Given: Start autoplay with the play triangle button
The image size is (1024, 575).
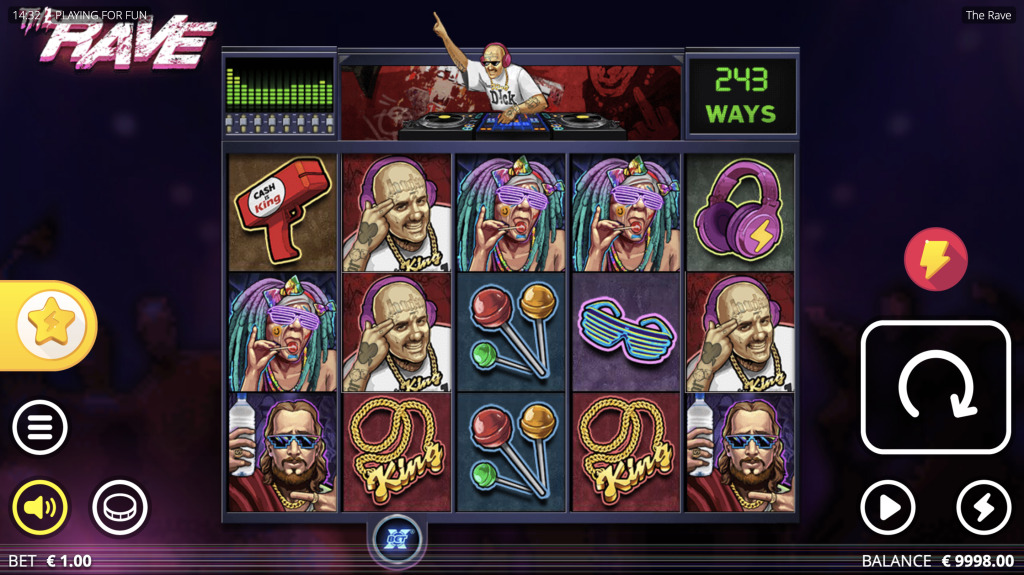Looking at the screenshot, I should tap(888, 508).
